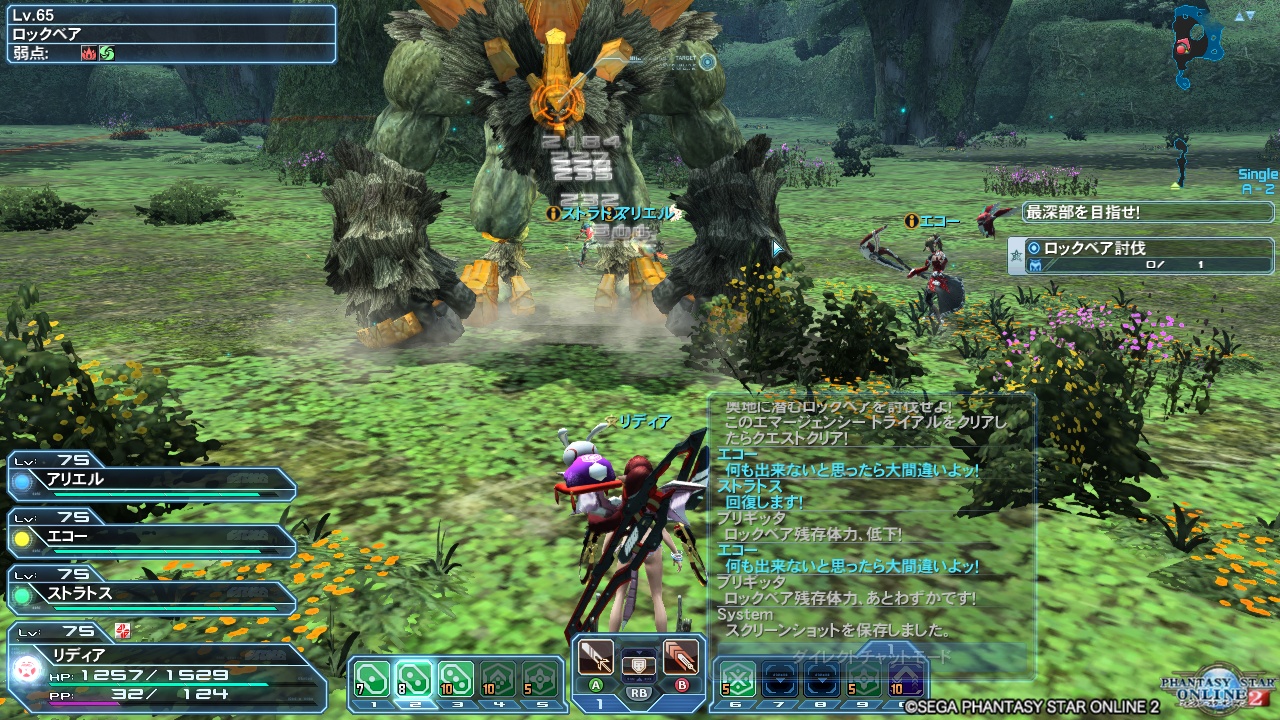This screenshot has width=1280, height=720.
Task: Open the empty dropdown in subpalette slot 8
Action: pos(822,679)
